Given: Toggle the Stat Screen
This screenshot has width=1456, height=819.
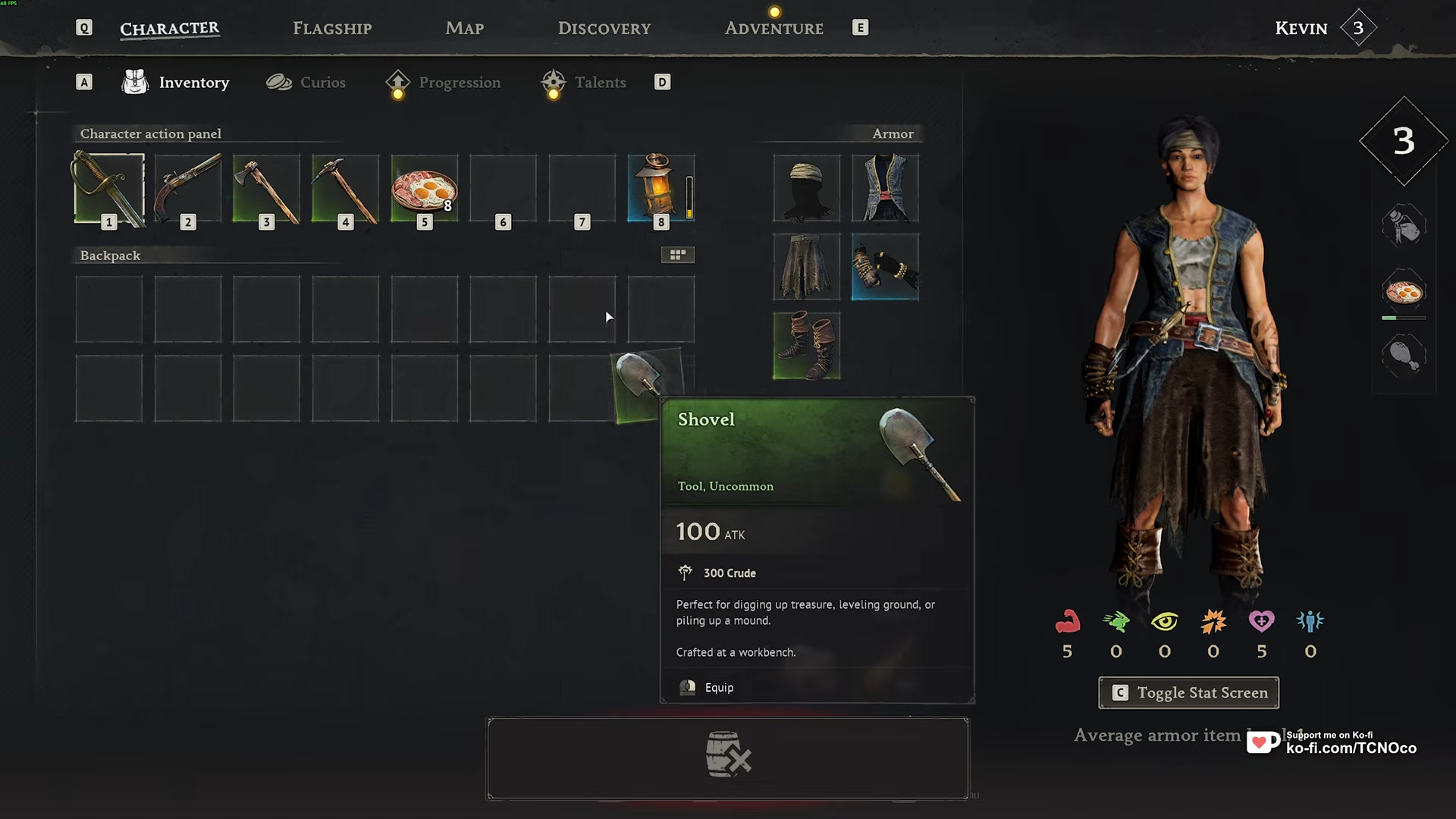Looking at the screenshot, I should tap(1188, 692).
